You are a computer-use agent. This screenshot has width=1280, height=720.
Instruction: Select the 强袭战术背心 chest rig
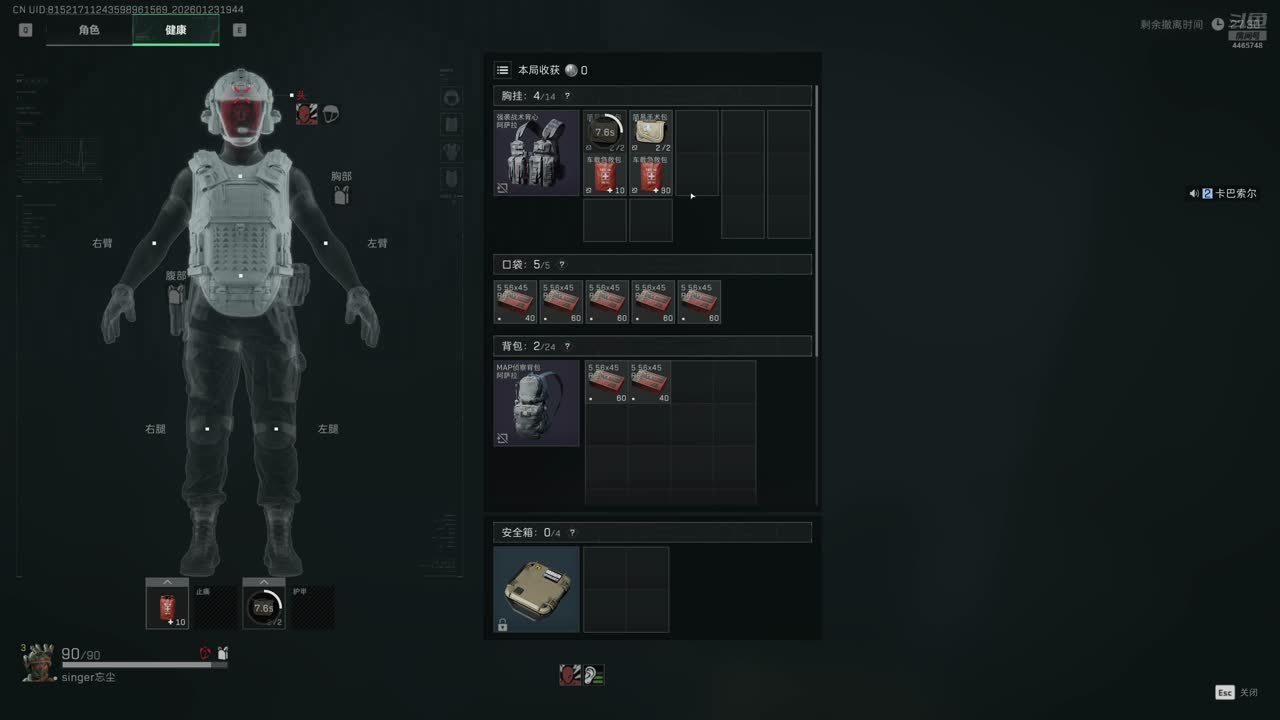536,153
